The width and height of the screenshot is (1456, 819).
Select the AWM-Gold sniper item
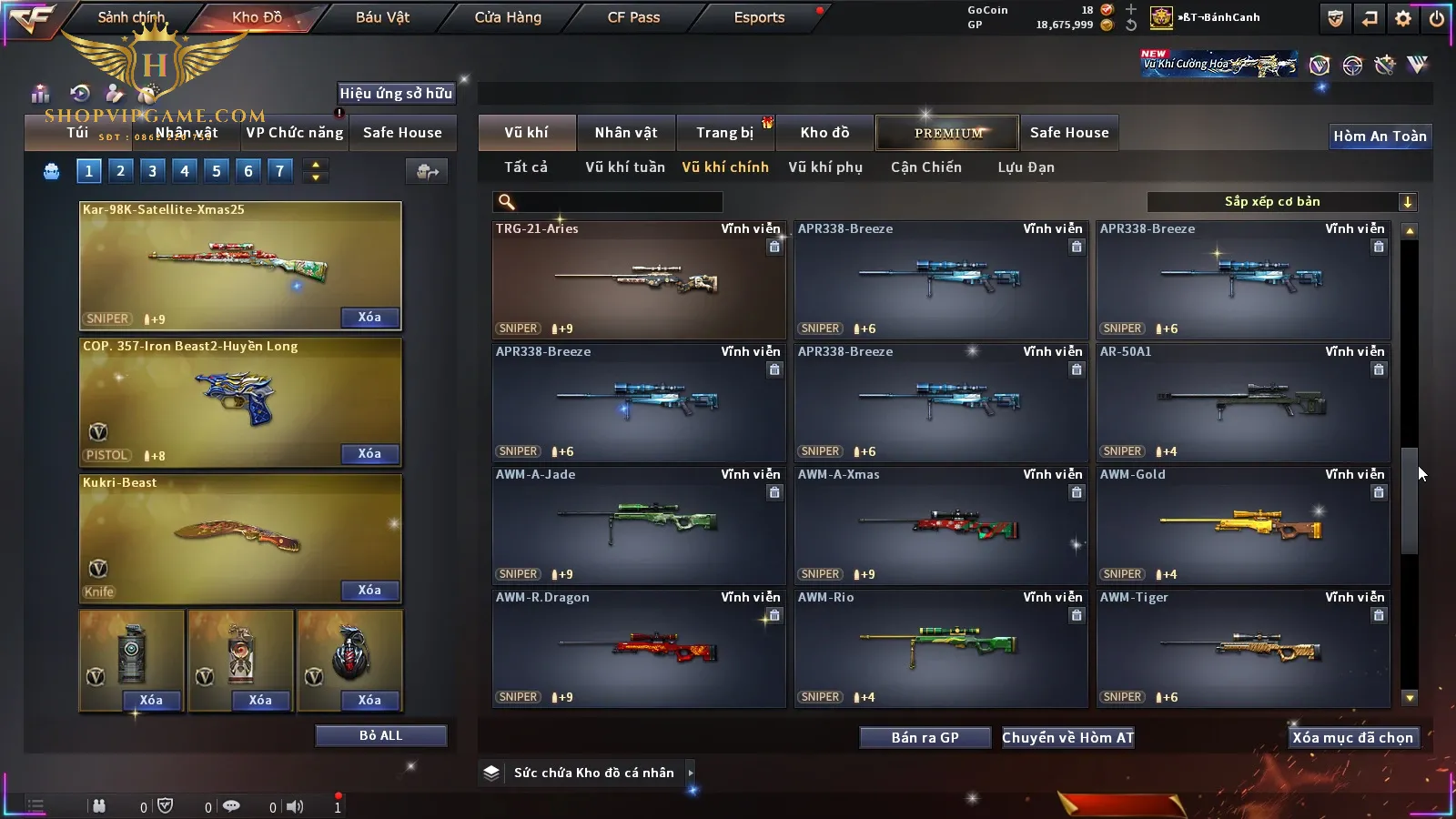click(x=1243, y=526)
